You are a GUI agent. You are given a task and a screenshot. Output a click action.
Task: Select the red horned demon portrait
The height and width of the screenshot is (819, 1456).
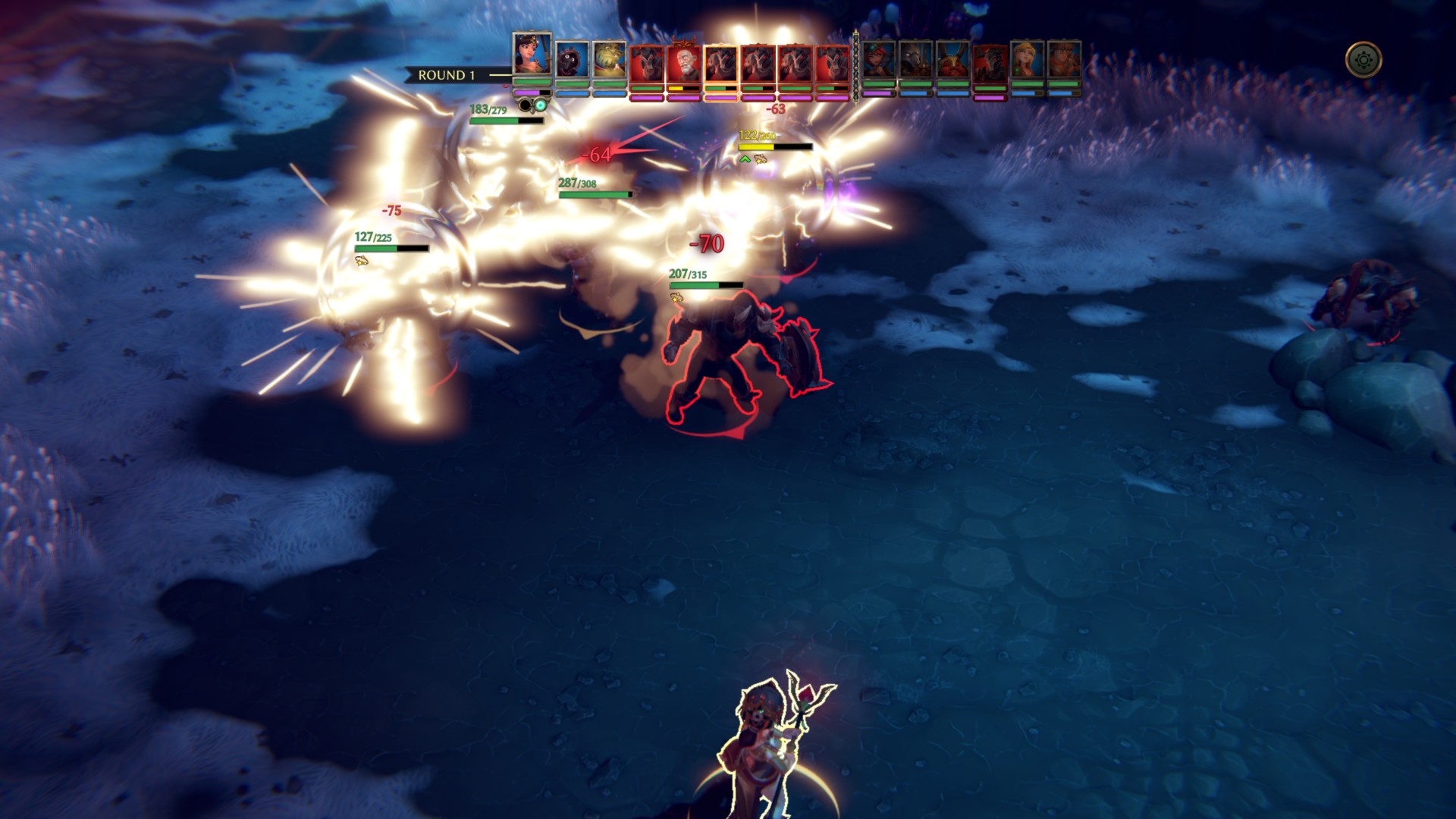coord(952,61)
